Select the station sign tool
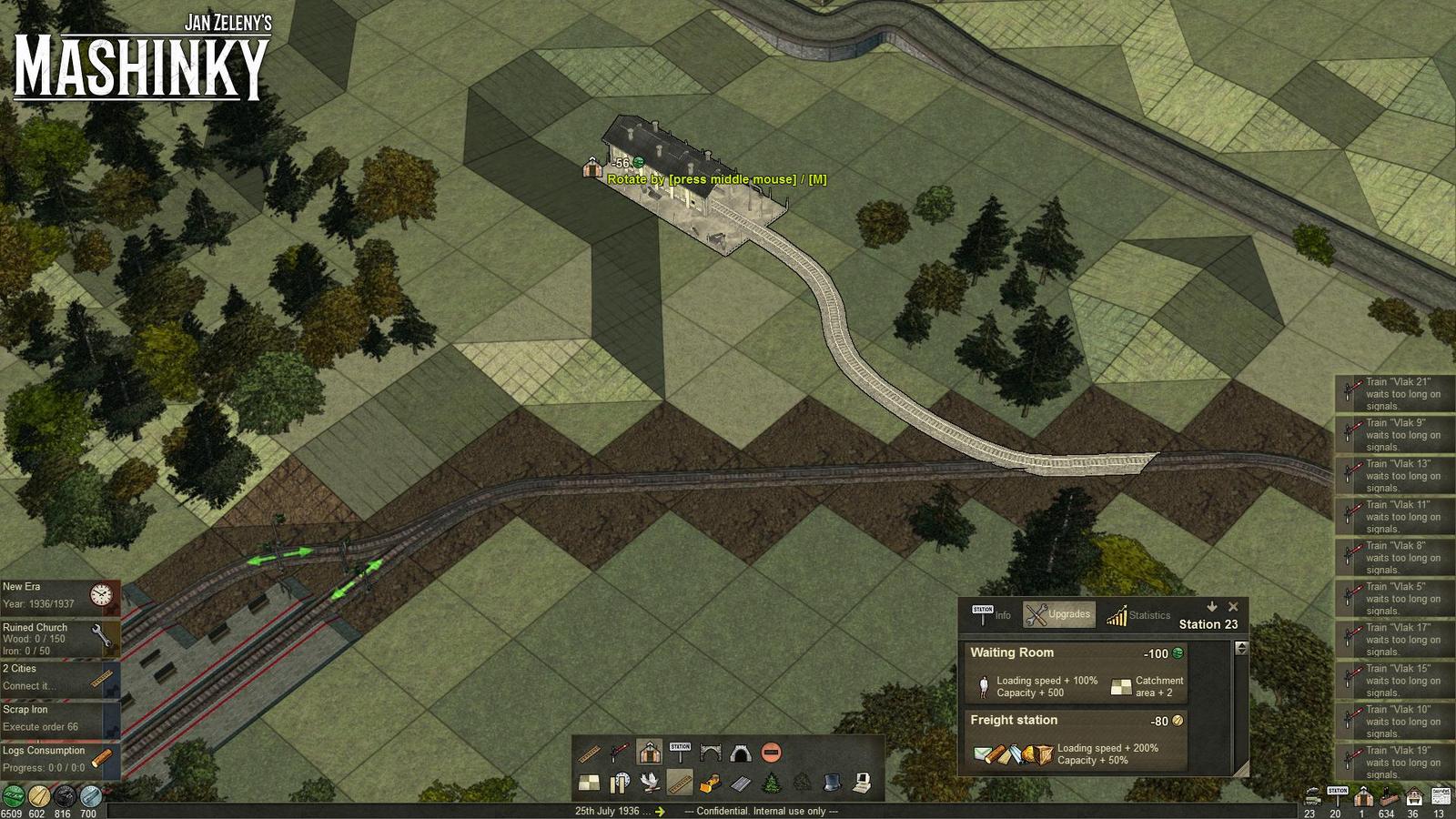Image resolution: width=1456 pixels, height=819 pixels. click(680, 753)
